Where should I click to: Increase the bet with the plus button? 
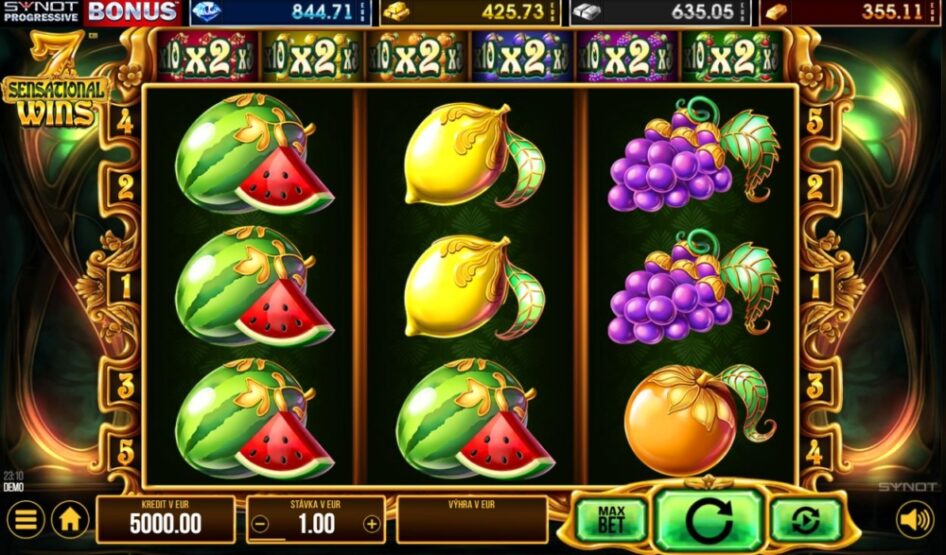coord(371,523)
